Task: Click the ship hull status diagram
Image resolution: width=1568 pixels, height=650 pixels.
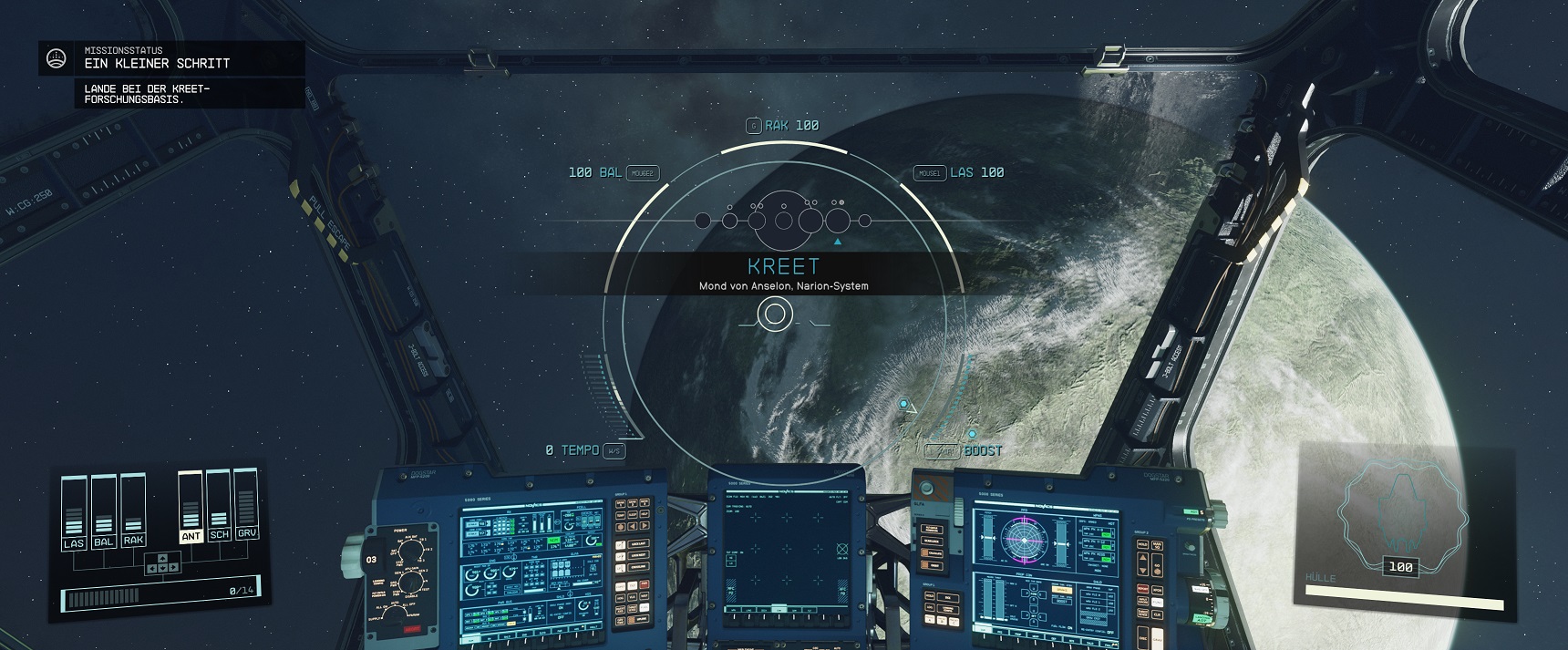Action: pos(1401,509)
